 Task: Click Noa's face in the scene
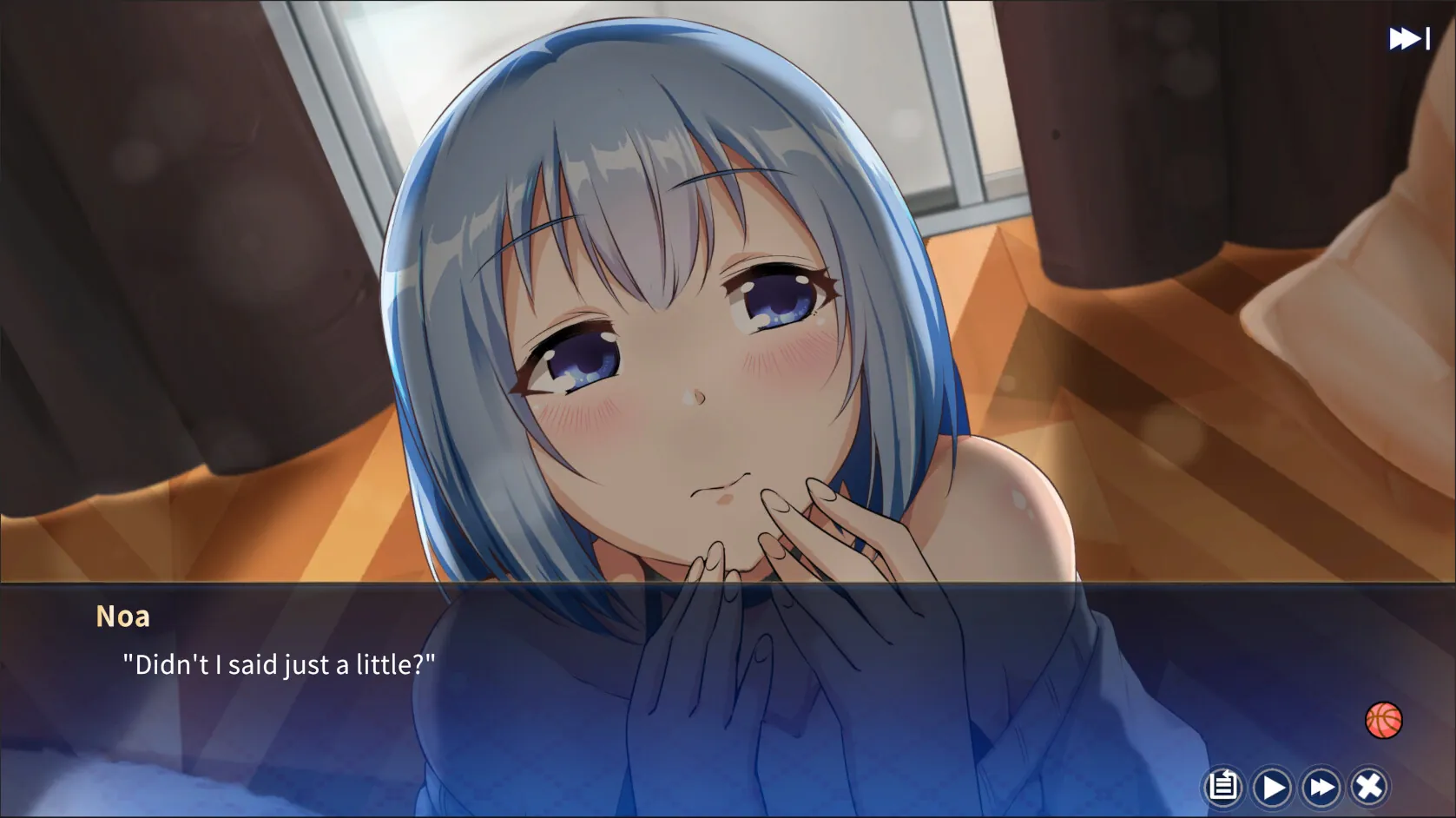(695, 391)
